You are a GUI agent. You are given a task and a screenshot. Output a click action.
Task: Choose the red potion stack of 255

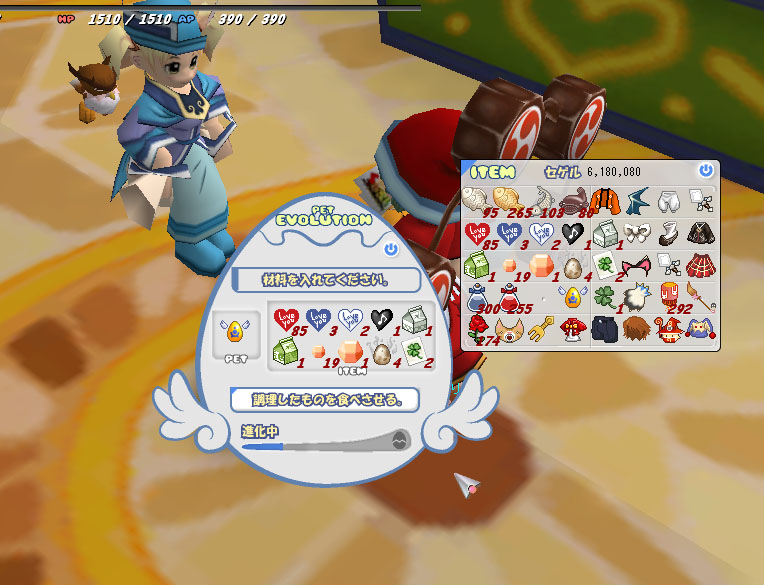(508, 297)
